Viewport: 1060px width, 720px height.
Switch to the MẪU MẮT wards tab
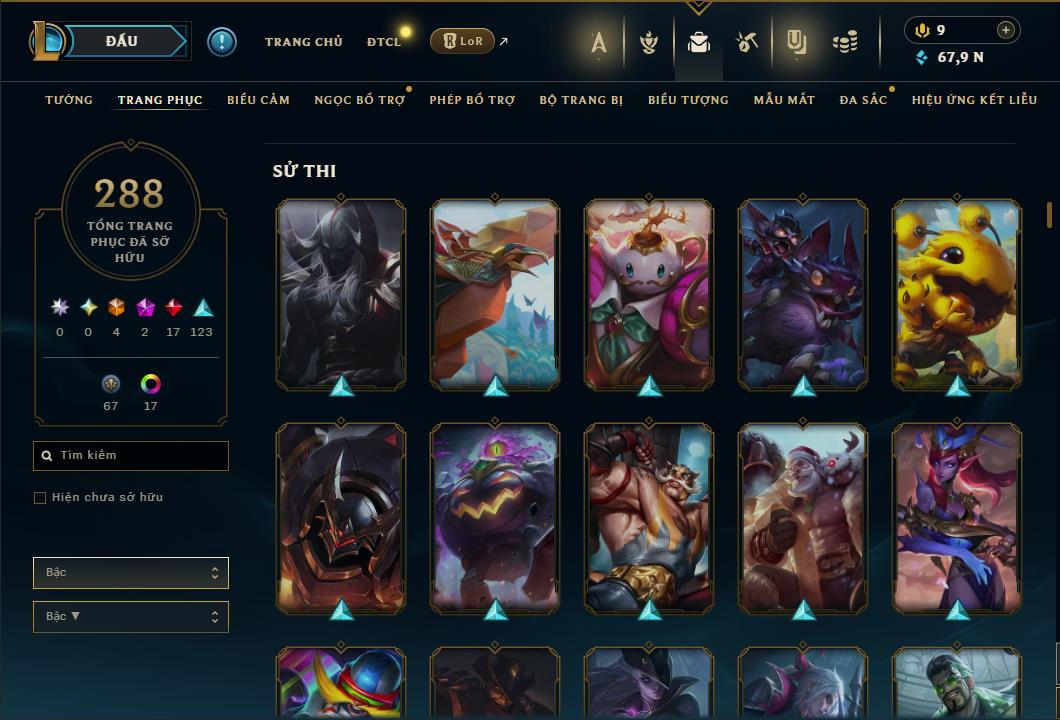pos(784,100)
